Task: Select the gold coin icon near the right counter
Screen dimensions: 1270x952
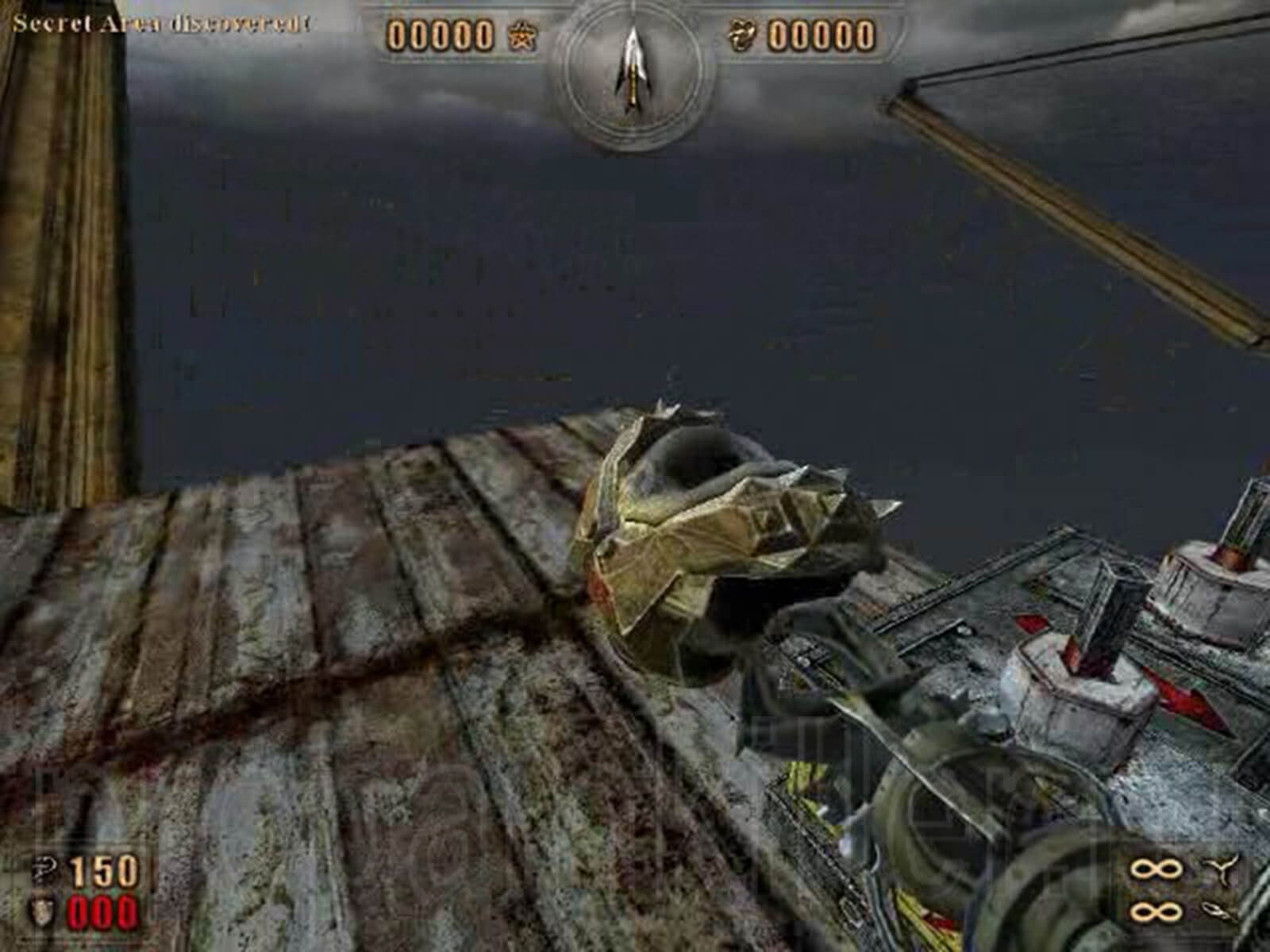Action: click(x=742, y=36)
